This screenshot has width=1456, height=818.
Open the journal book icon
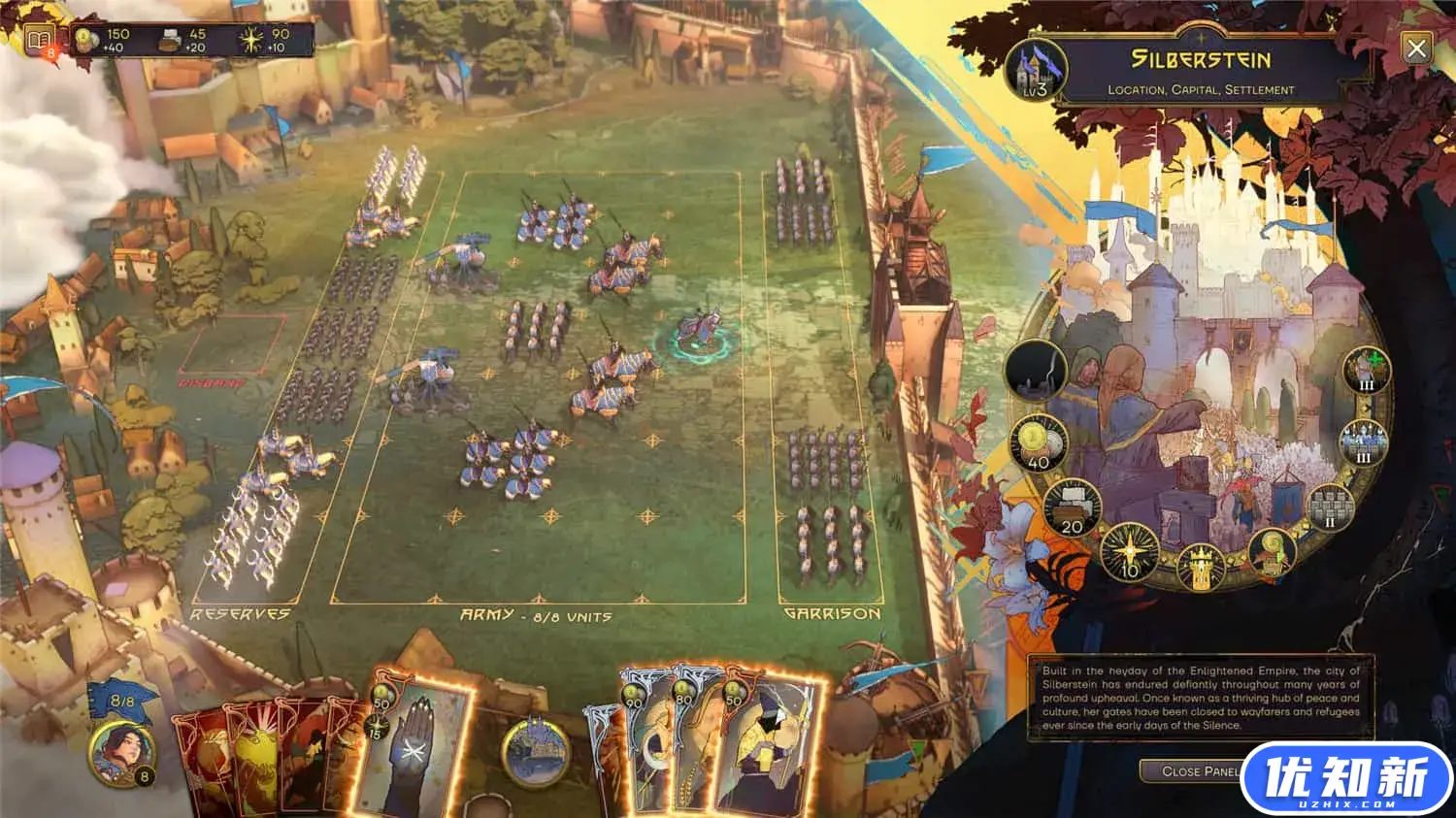(39, 42)
